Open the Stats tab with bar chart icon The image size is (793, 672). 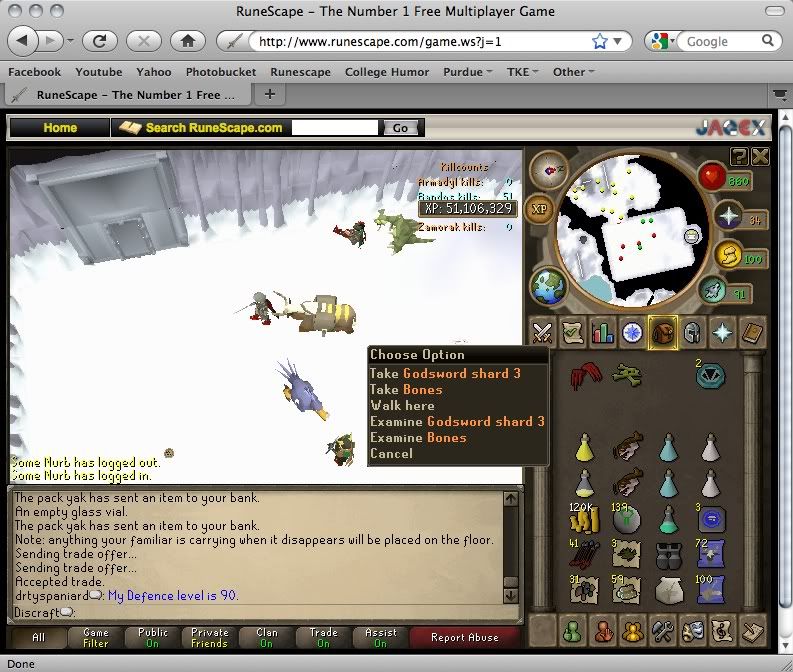[602, 333]
